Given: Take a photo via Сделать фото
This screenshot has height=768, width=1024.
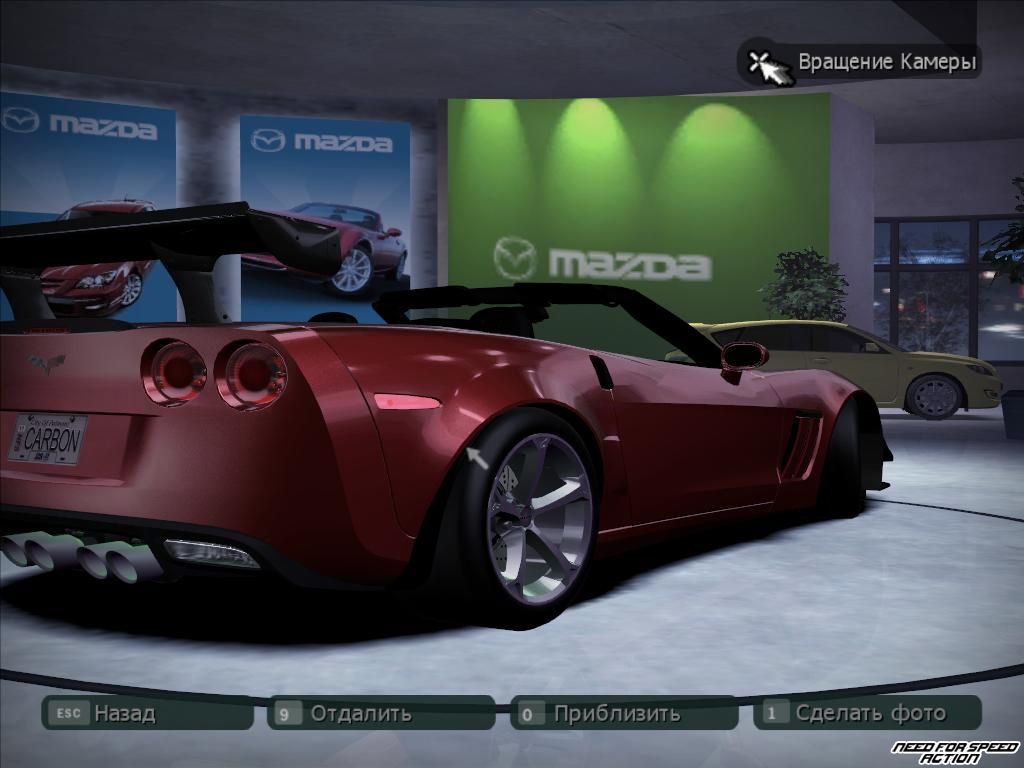Looking at the screenshot, I should coord(869,713).
